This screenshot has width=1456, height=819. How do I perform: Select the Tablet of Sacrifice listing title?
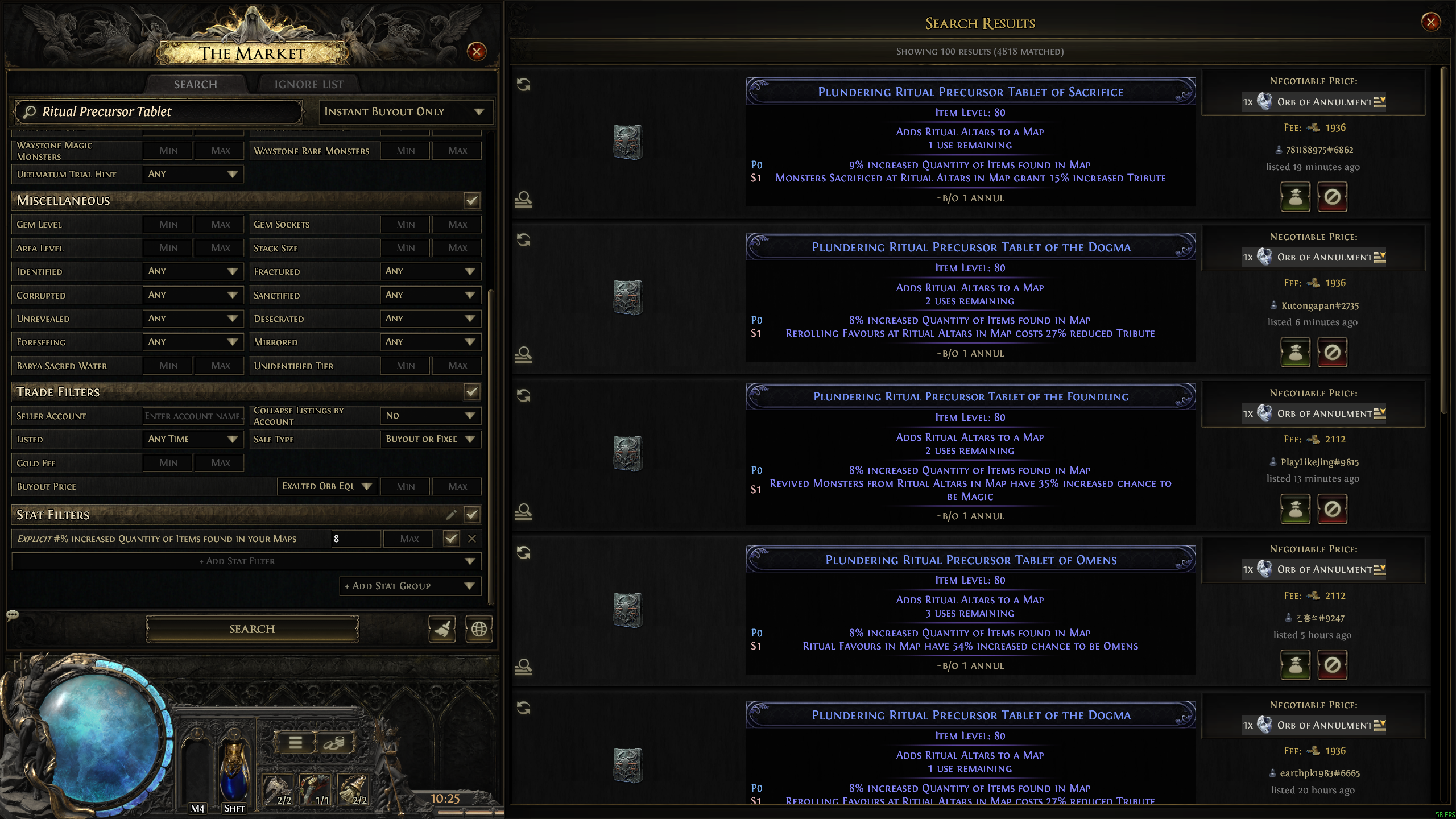click(x=970, y=92)
